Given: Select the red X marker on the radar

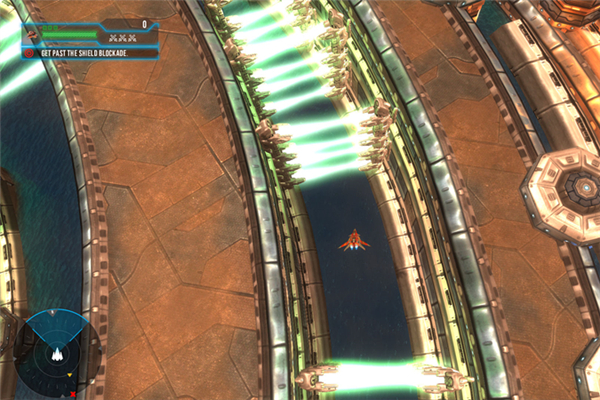Looking at the screenshot, I should (73, 394).
